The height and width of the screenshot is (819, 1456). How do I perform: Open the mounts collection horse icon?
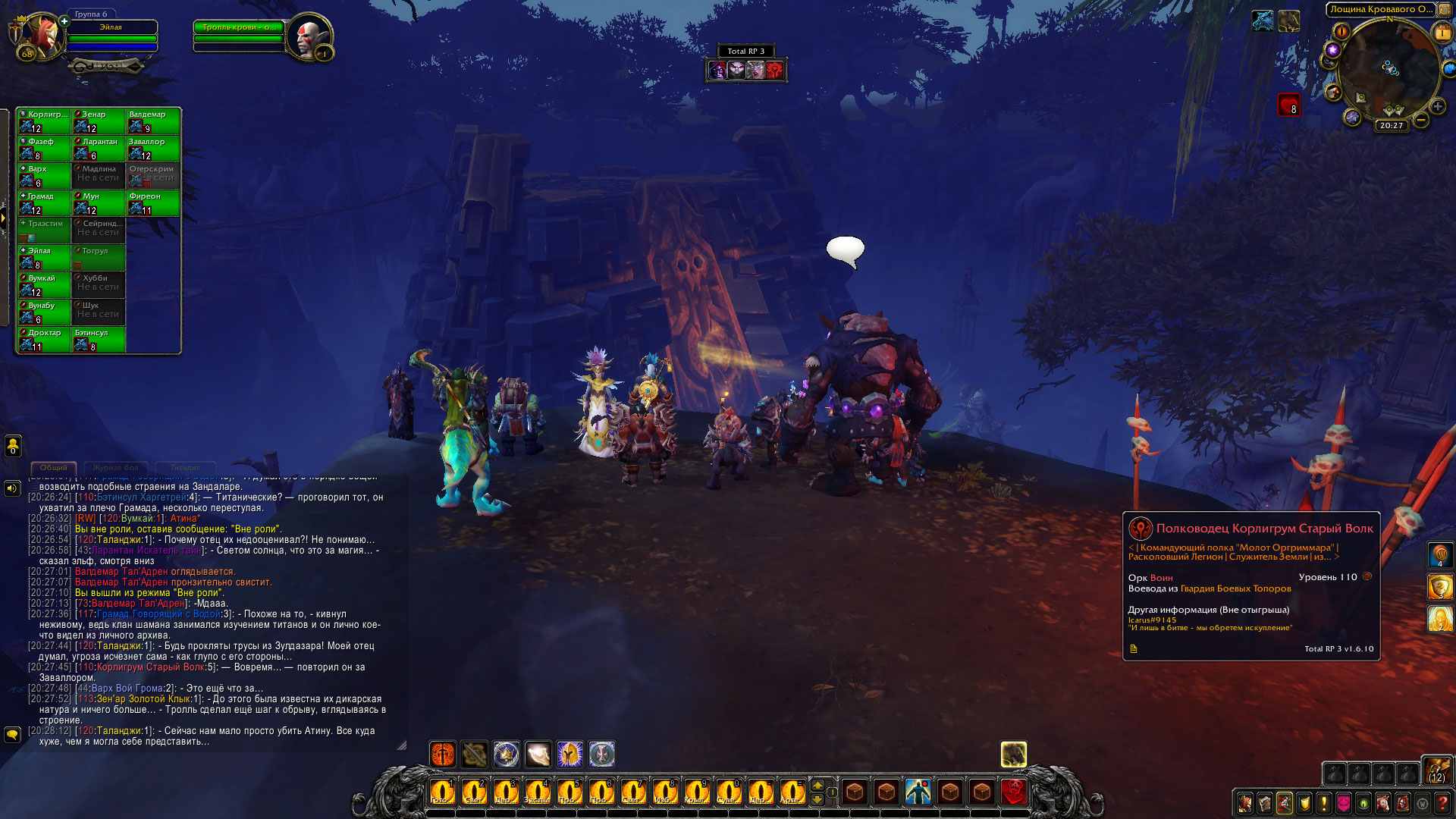1383,802
